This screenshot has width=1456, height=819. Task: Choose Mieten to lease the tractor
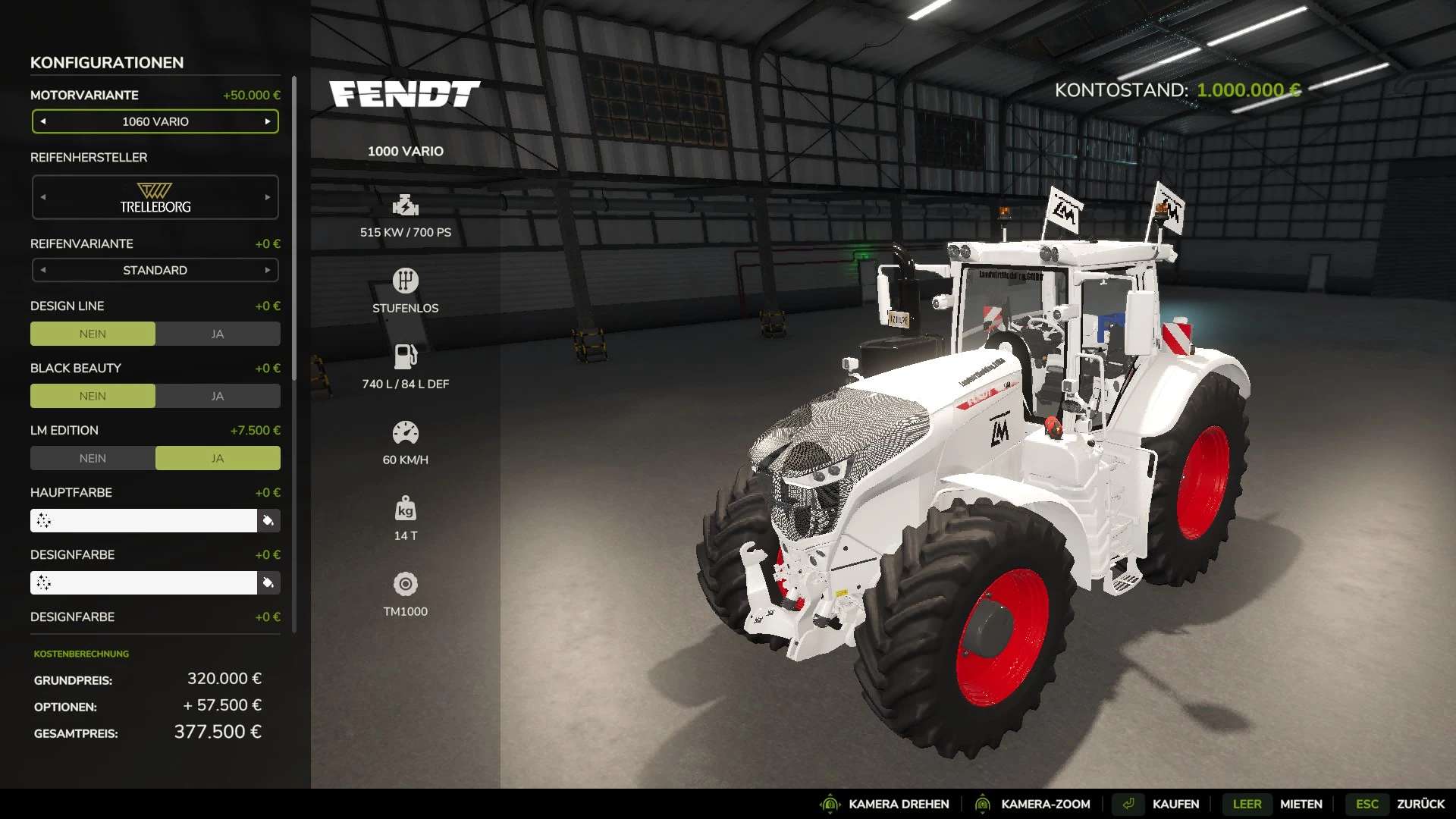1301,804
